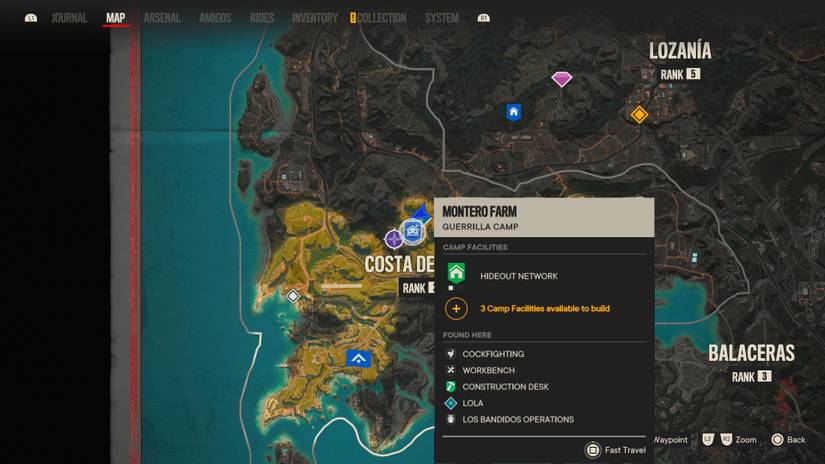This screenshot has height=464, width=825.
Task: Click the white diamond marker on the coast
Action: (x=293, y=296)
